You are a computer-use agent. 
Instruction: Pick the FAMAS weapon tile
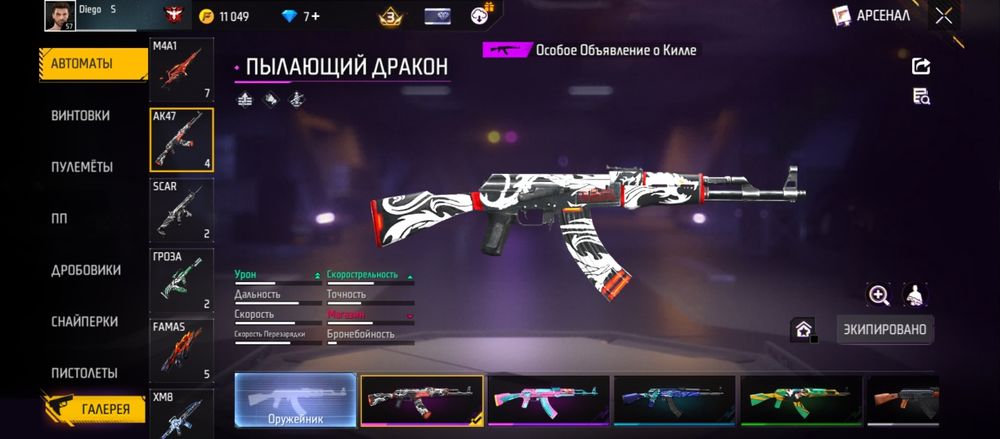(x=181, y=350)
